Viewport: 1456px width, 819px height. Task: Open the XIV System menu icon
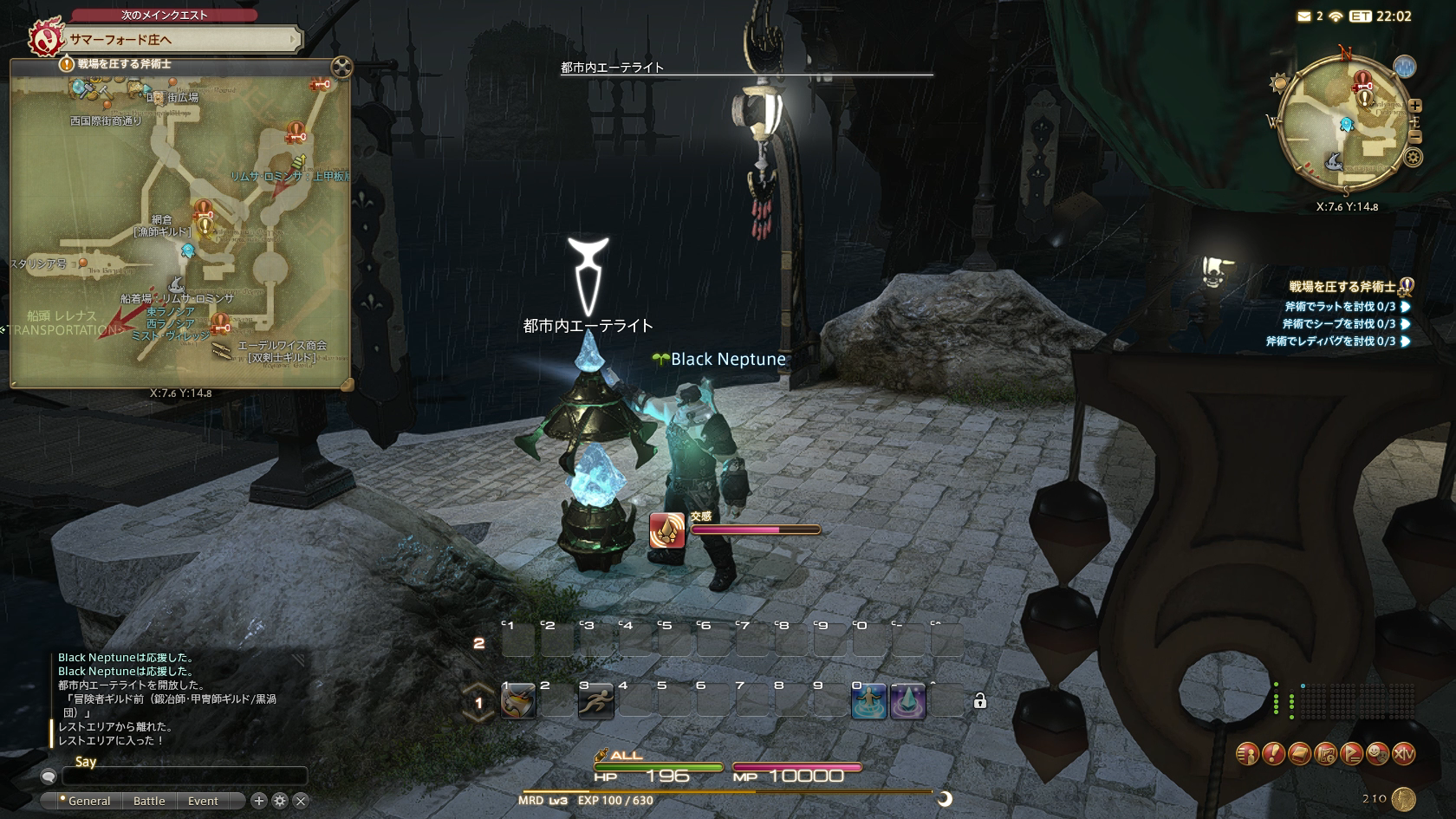(1403, 754)
